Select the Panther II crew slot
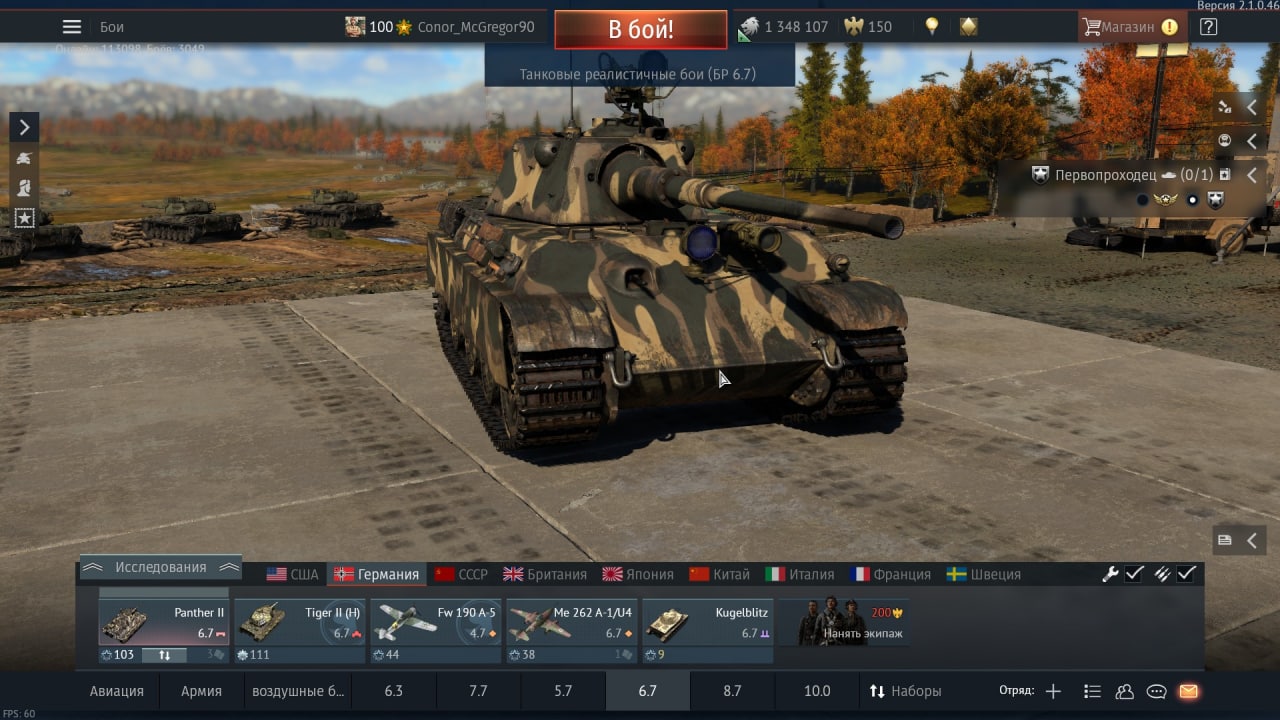The image size is (1280, 720). (x=163, y=624)
